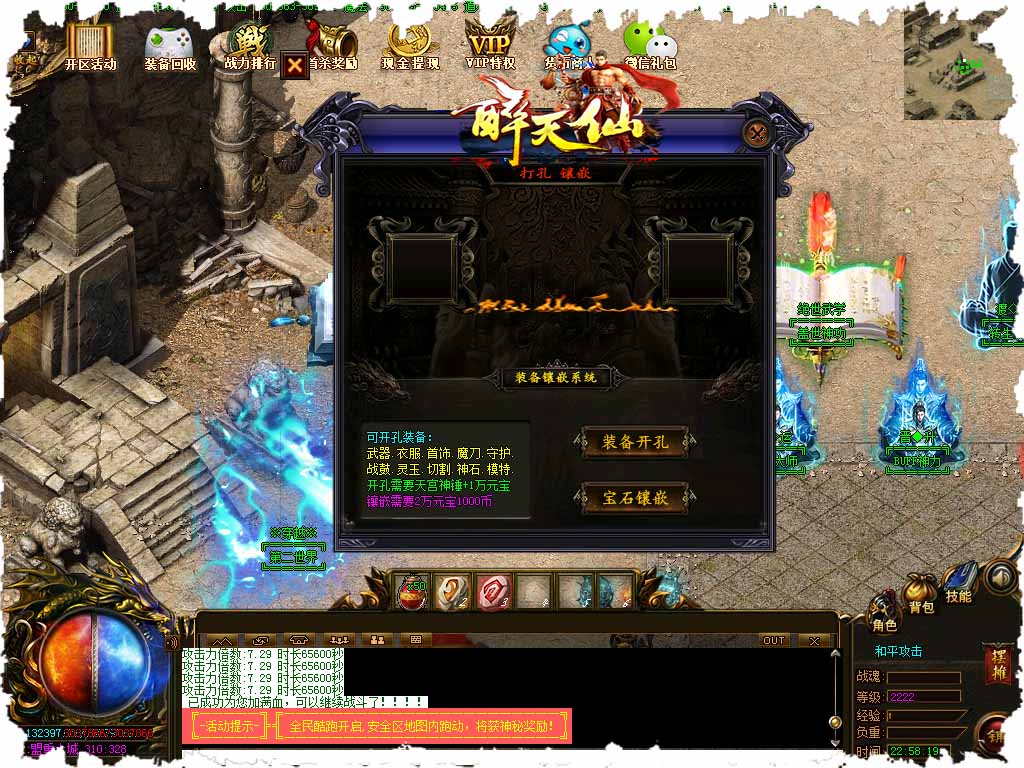This screenshot has width=1024, height=768.
Task: Toggle the 和平攻击 attack mode
Action: (x=898, y=651)
